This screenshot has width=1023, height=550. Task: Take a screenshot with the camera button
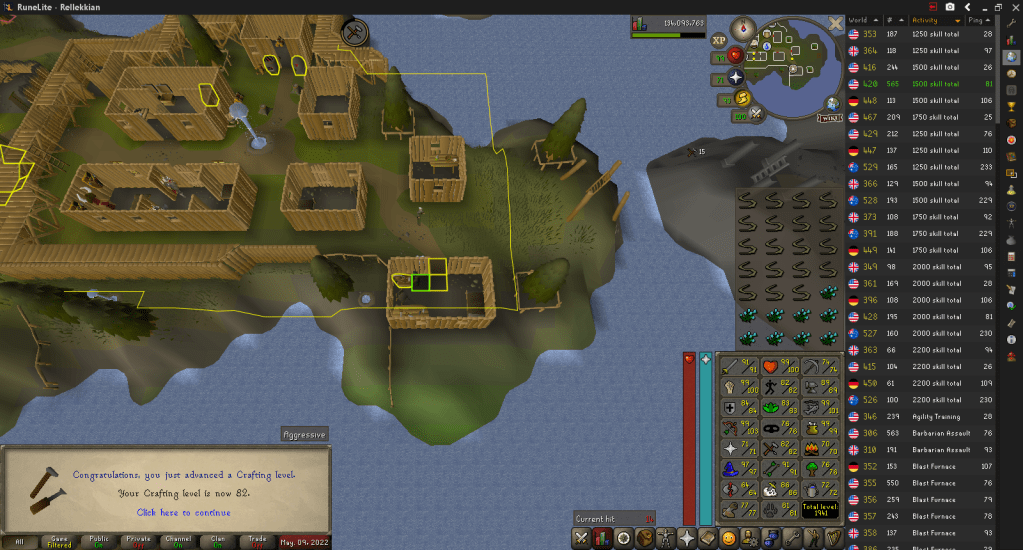coord(950,7)
